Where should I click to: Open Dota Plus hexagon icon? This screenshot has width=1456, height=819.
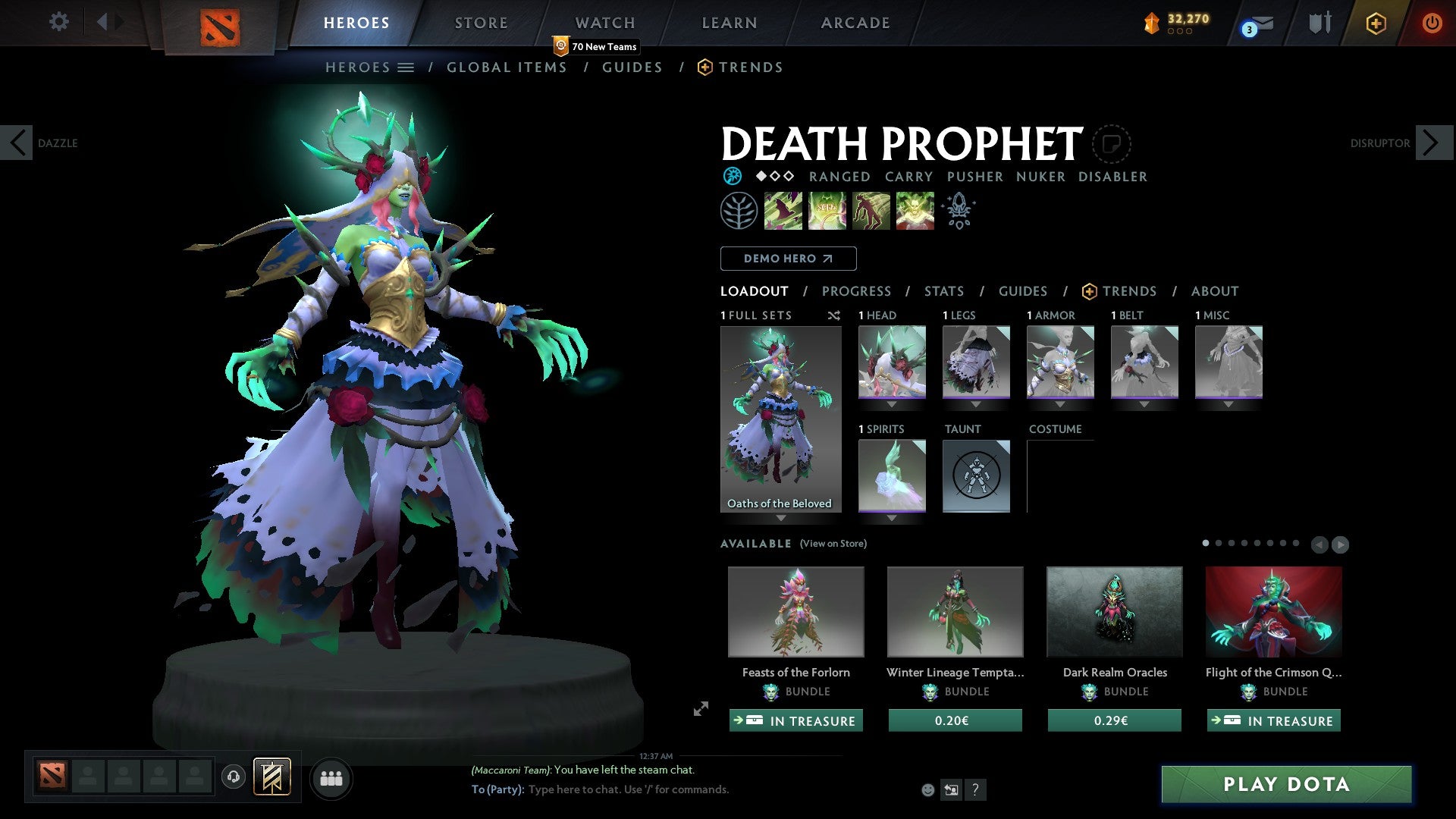[x=1376, y=23]
